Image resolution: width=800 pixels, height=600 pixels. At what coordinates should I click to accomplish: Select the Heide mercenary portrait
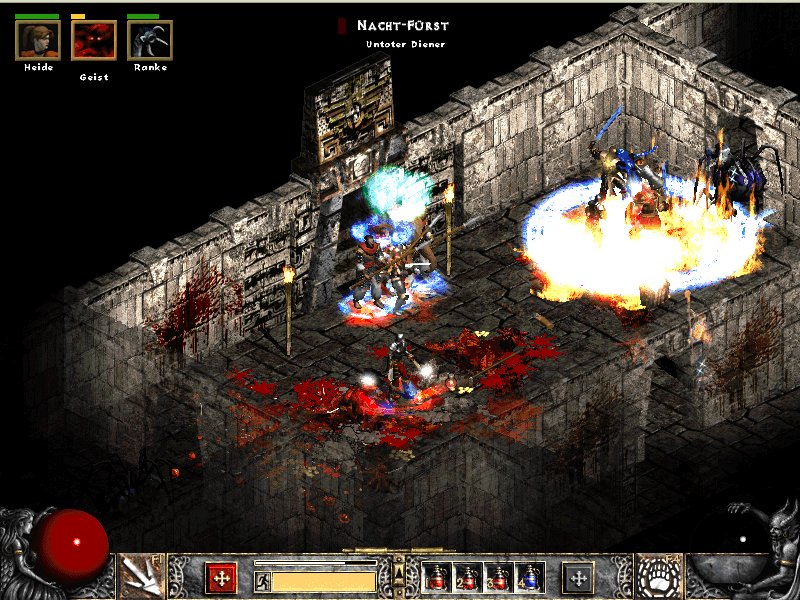point(37,40)
